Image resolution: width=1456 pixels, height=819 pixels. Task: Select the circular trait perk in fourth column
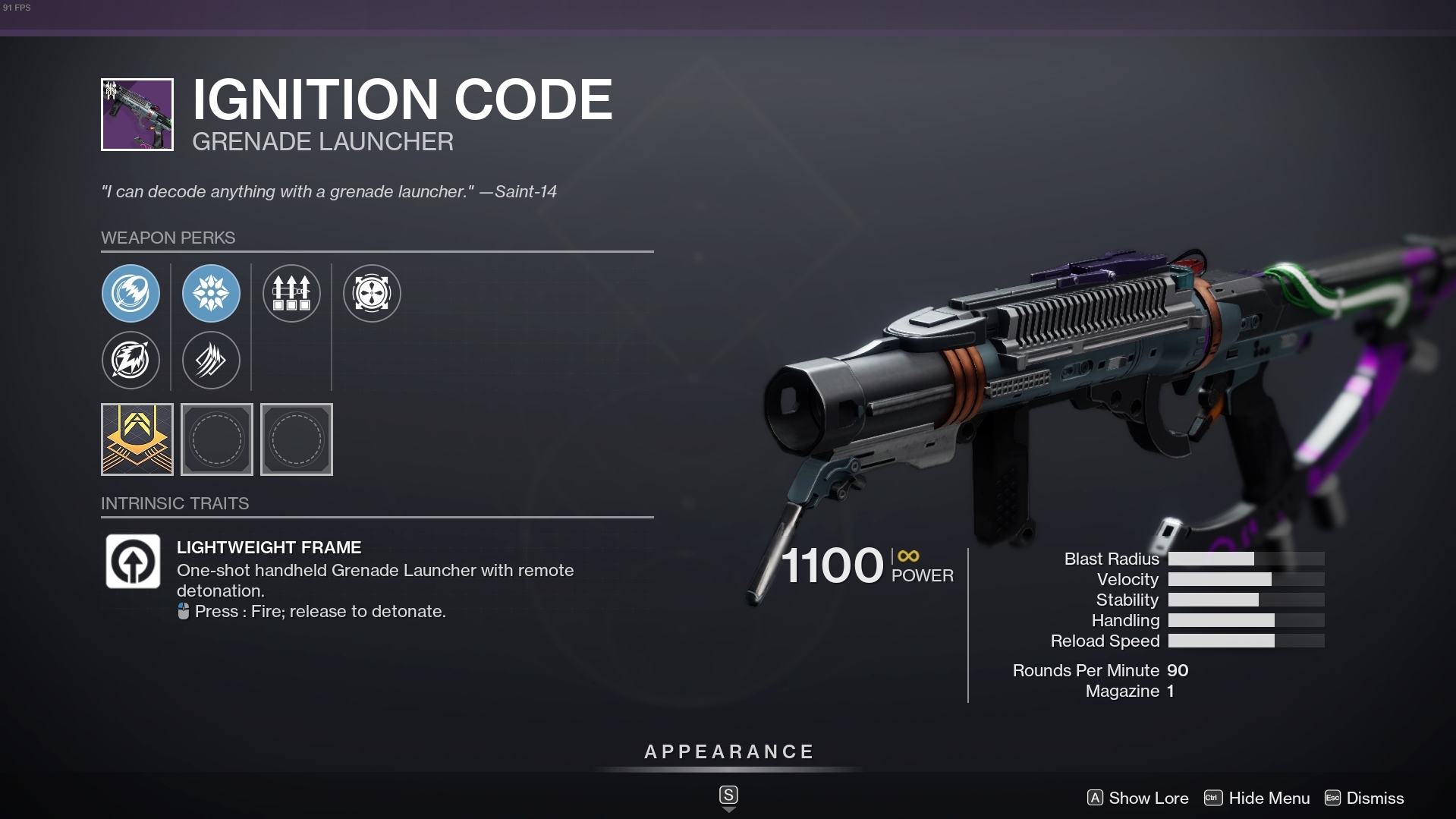[x=372, y=293]
